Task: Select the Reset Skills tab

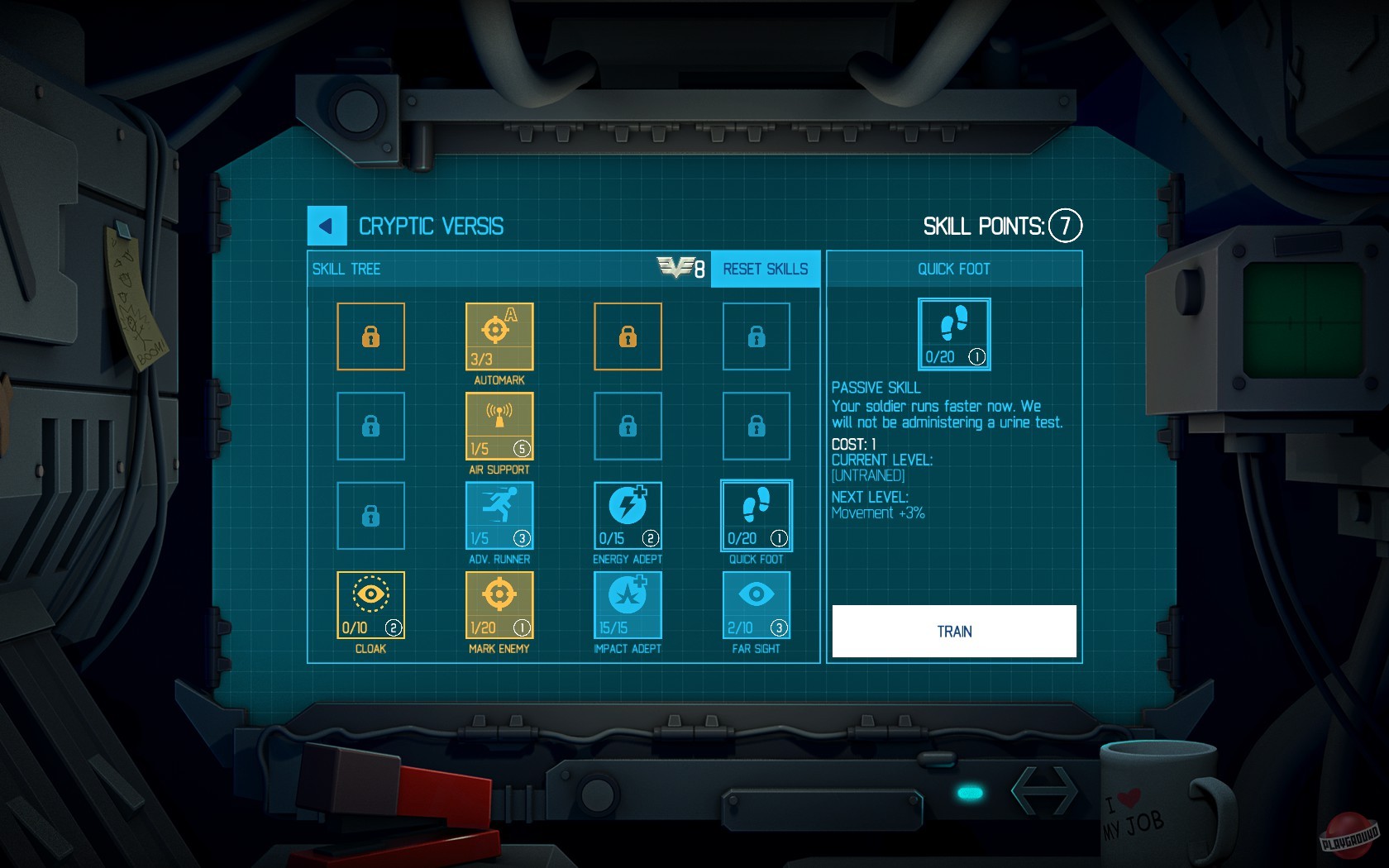Action: pos(765,269)
